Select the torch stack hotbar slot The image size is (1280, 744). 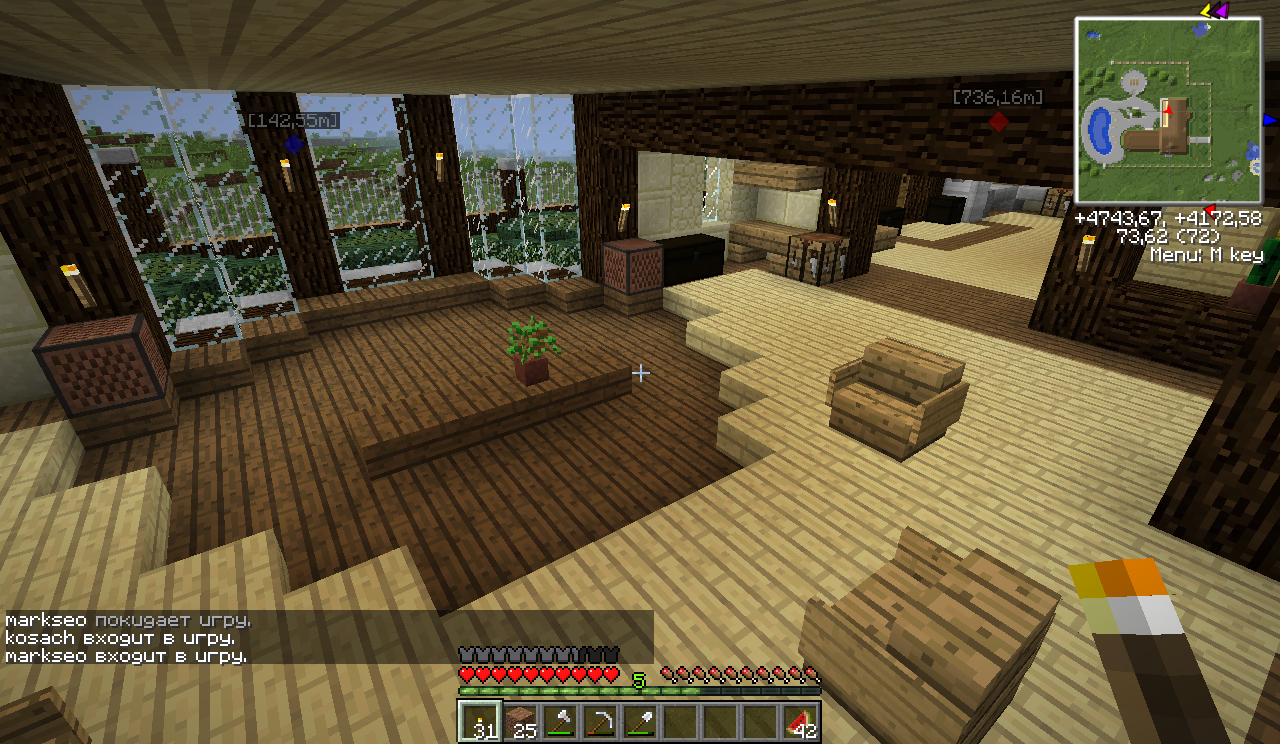pyautogui.click(x=479, y=721)
